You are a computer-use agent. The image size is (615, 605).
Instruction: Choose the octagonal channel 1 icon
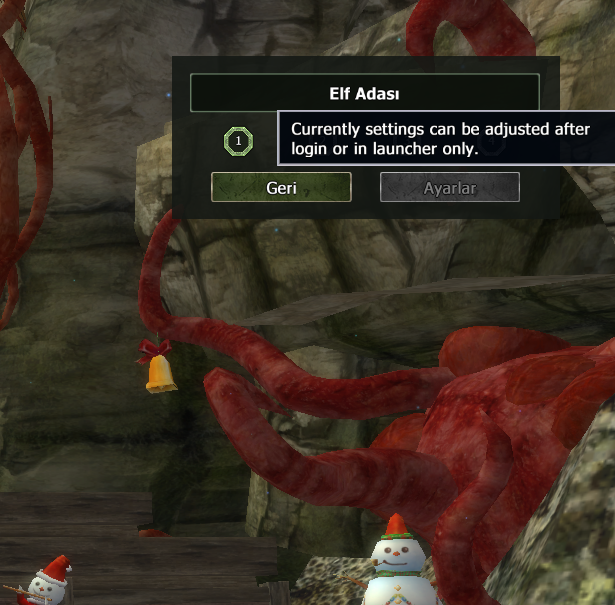[x=238, y=141]
